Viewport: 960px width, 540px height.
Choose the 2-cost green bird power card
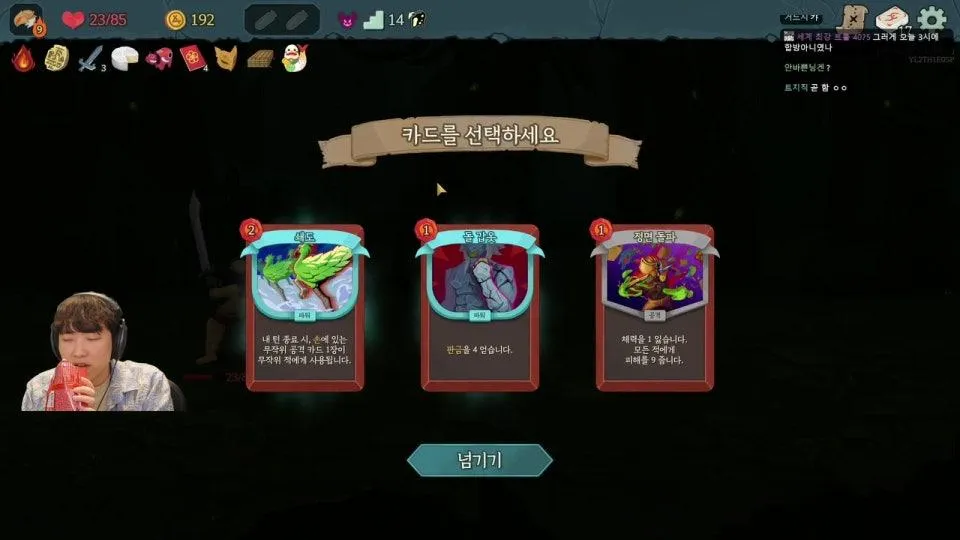(305, 308)
